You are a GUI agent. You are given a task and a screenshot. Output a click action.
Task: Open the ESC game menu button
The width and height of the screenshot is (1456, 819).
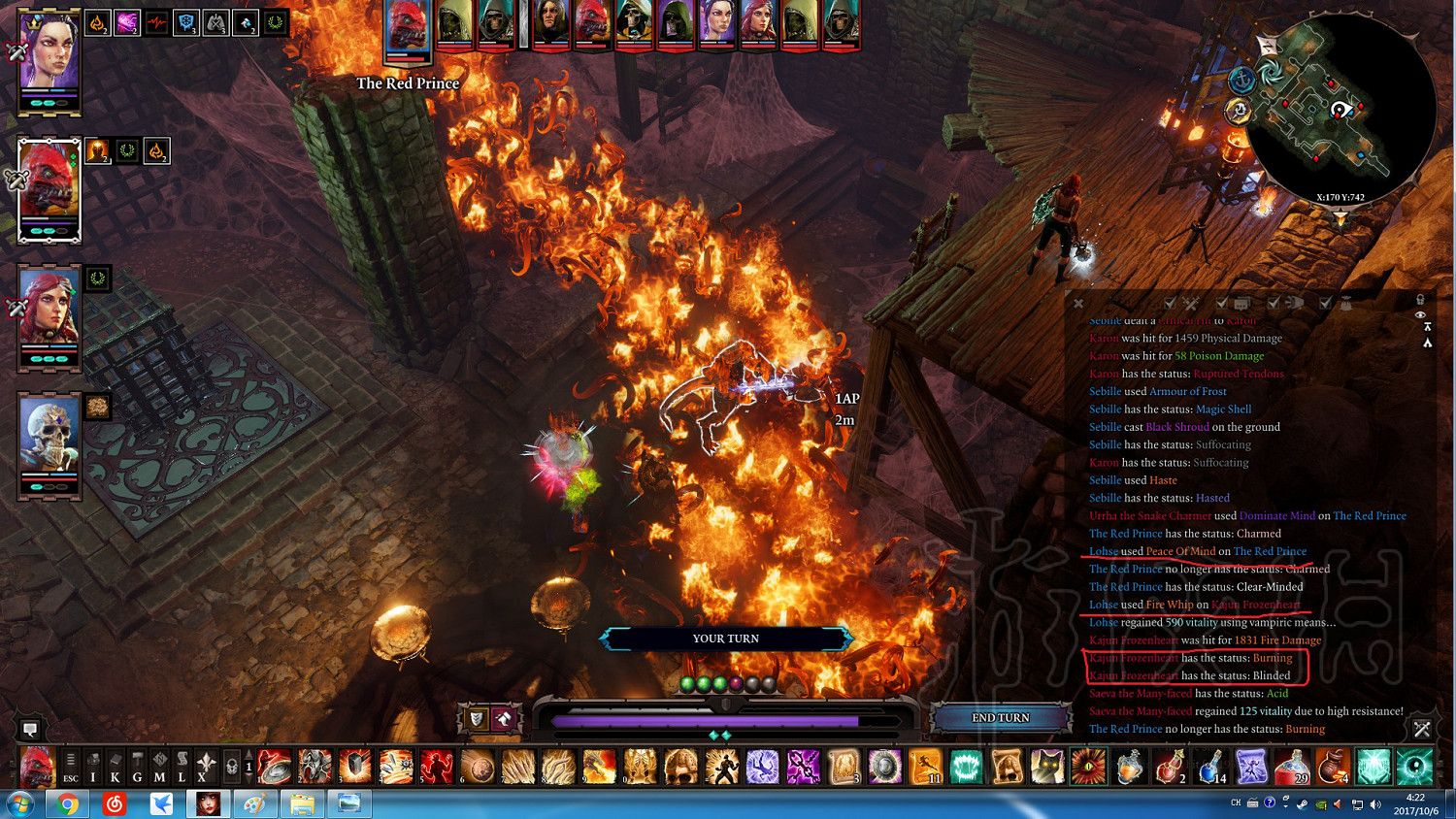(70, 767)
